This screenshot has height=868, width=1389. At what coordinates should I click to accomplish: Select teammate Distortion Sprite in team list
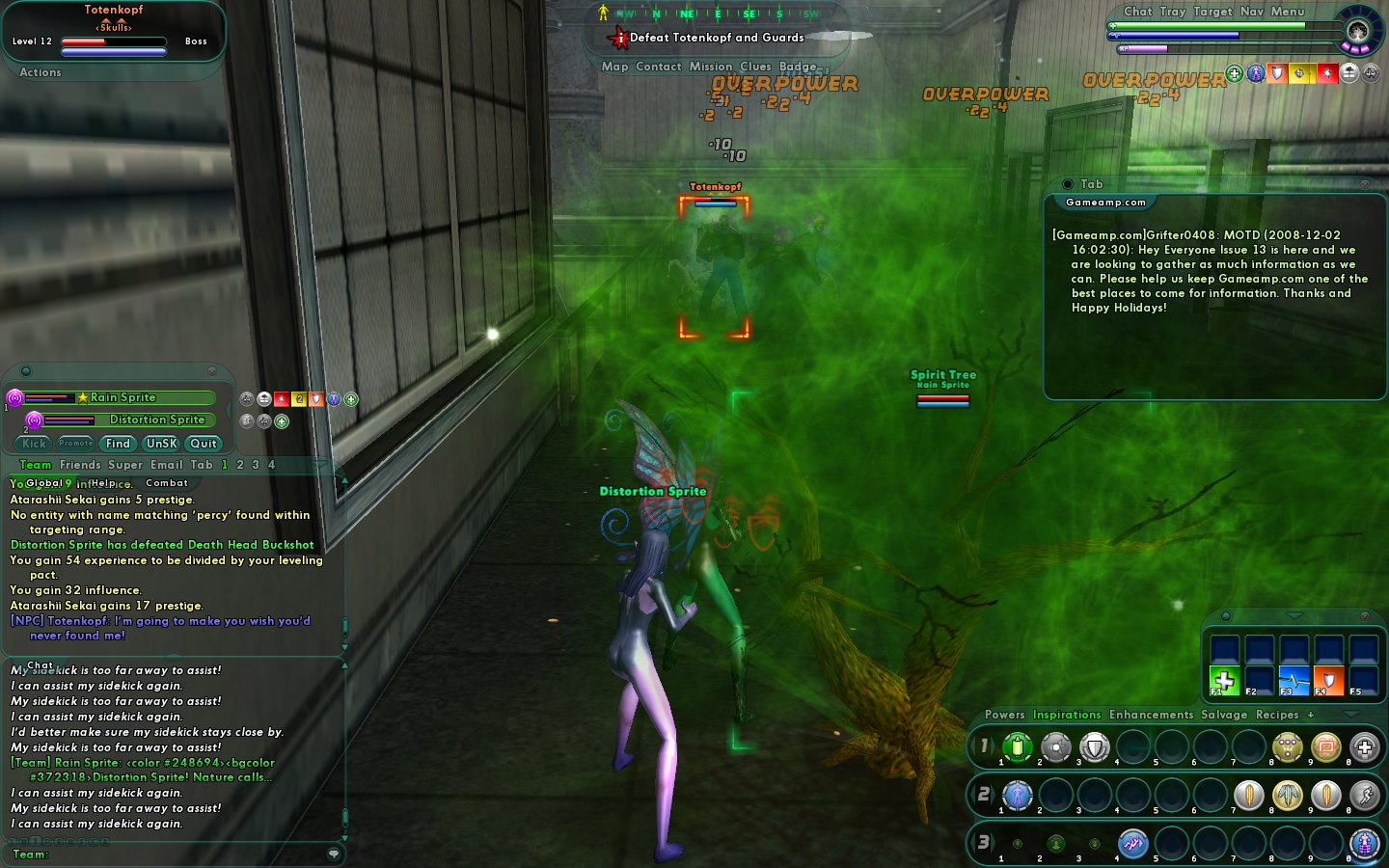point(157,420)
